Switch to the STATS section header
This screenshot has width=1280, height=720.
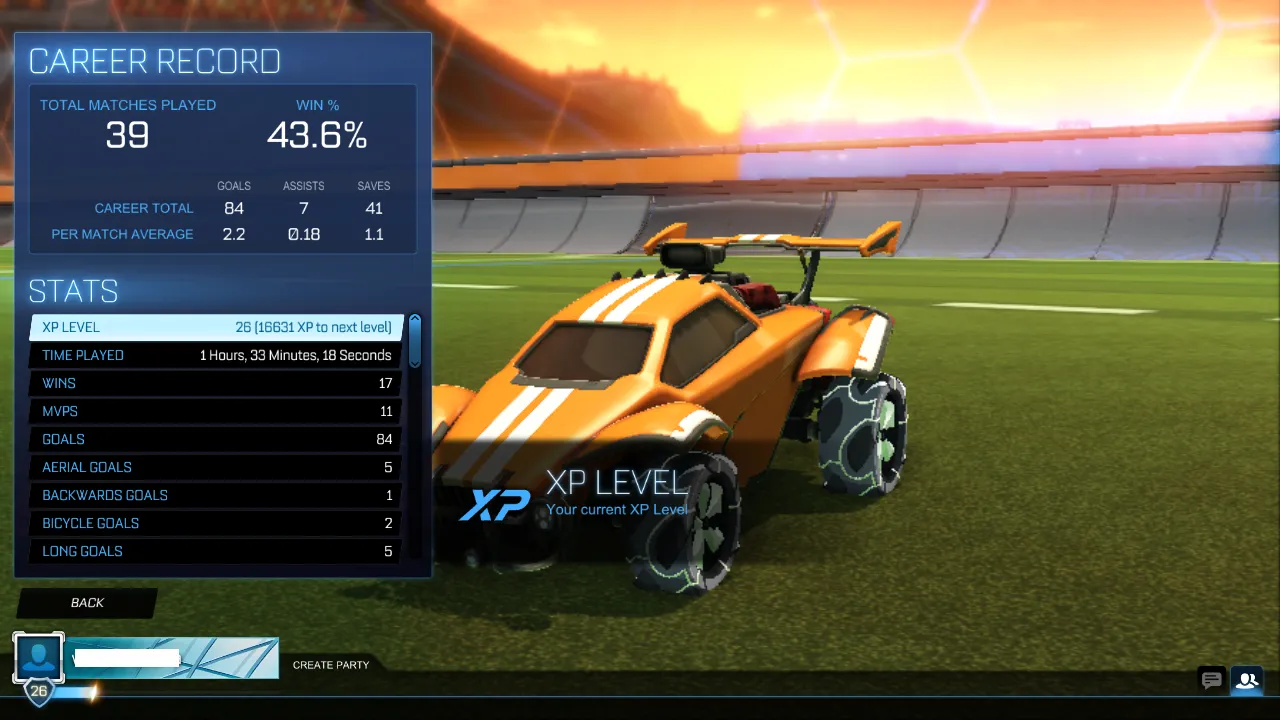click(x=73, y=291)
